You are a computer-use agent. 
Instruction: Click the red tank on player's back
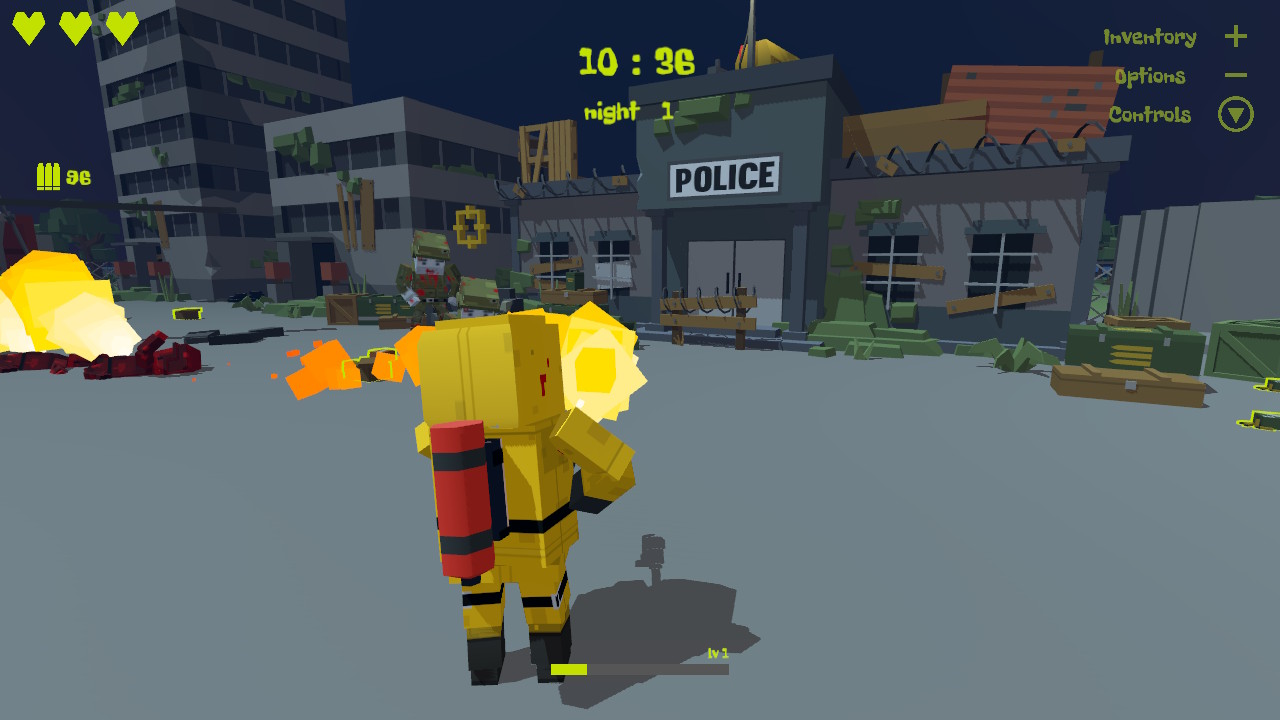tap(466, 500)
